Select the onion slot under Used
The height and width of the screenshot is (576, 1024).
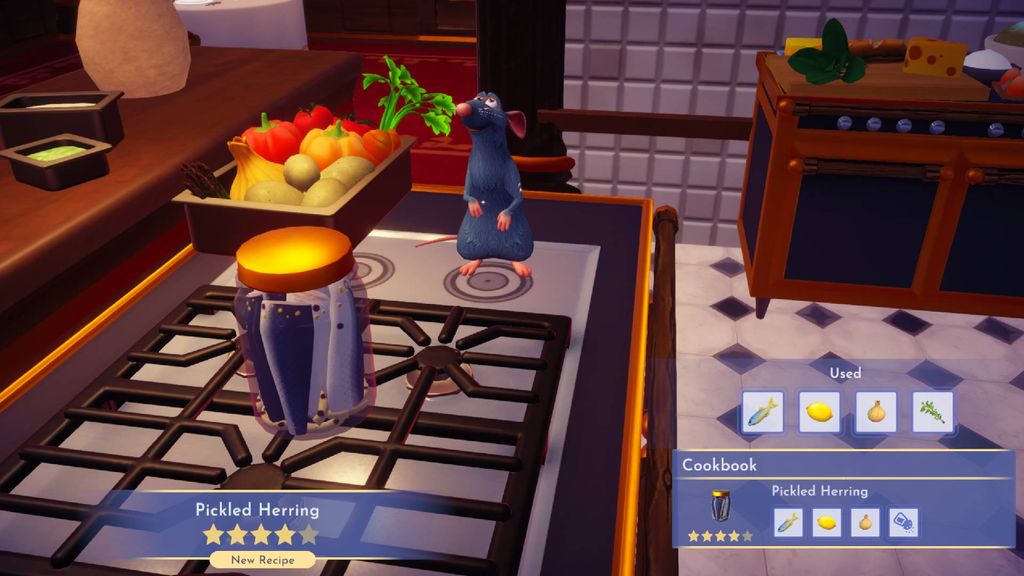(x=876, y=411)
